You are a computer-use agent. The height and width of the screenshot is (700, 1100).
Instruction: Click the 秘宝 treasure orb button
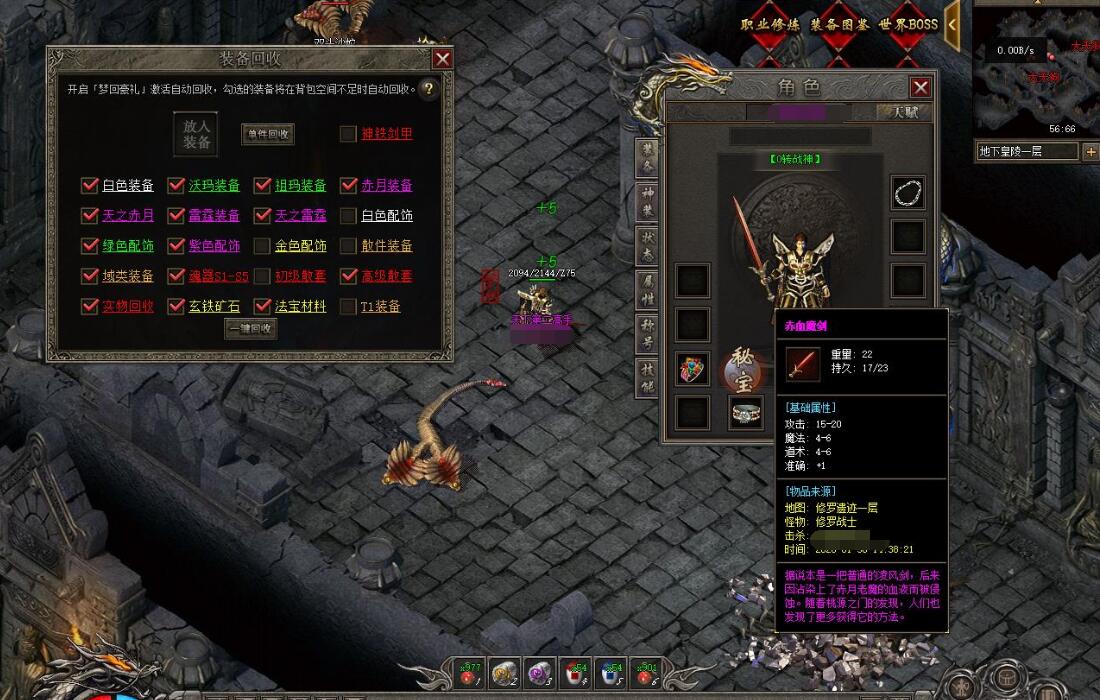coord(744,369)
